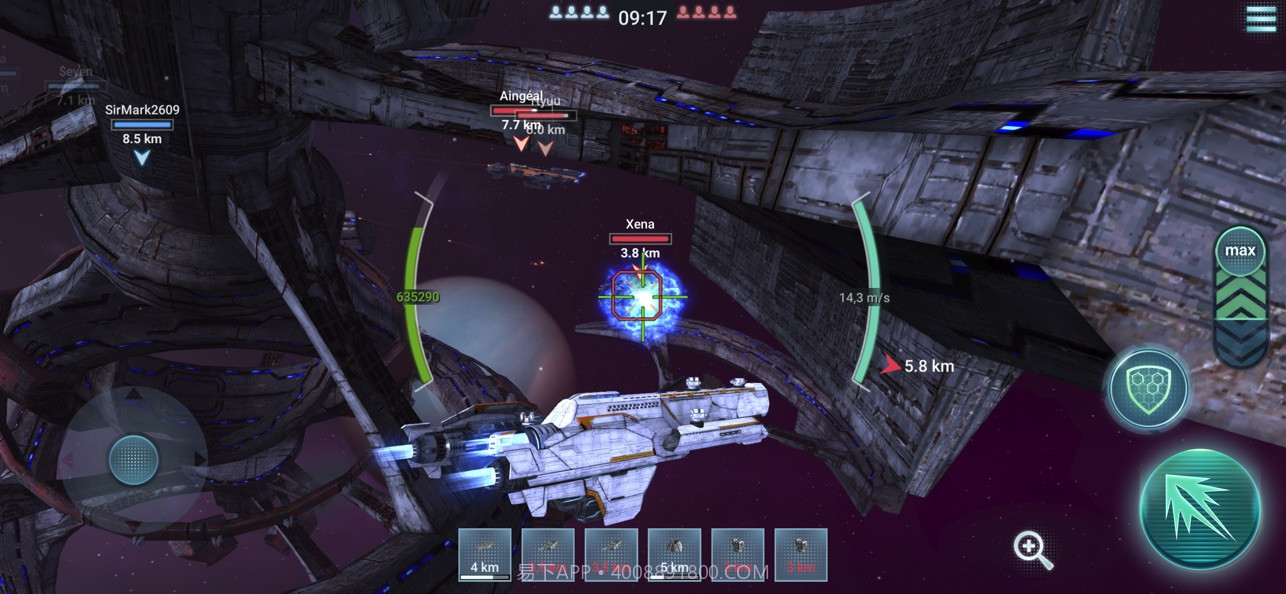Fire weapons with the large attack button

click(1200, 509)
